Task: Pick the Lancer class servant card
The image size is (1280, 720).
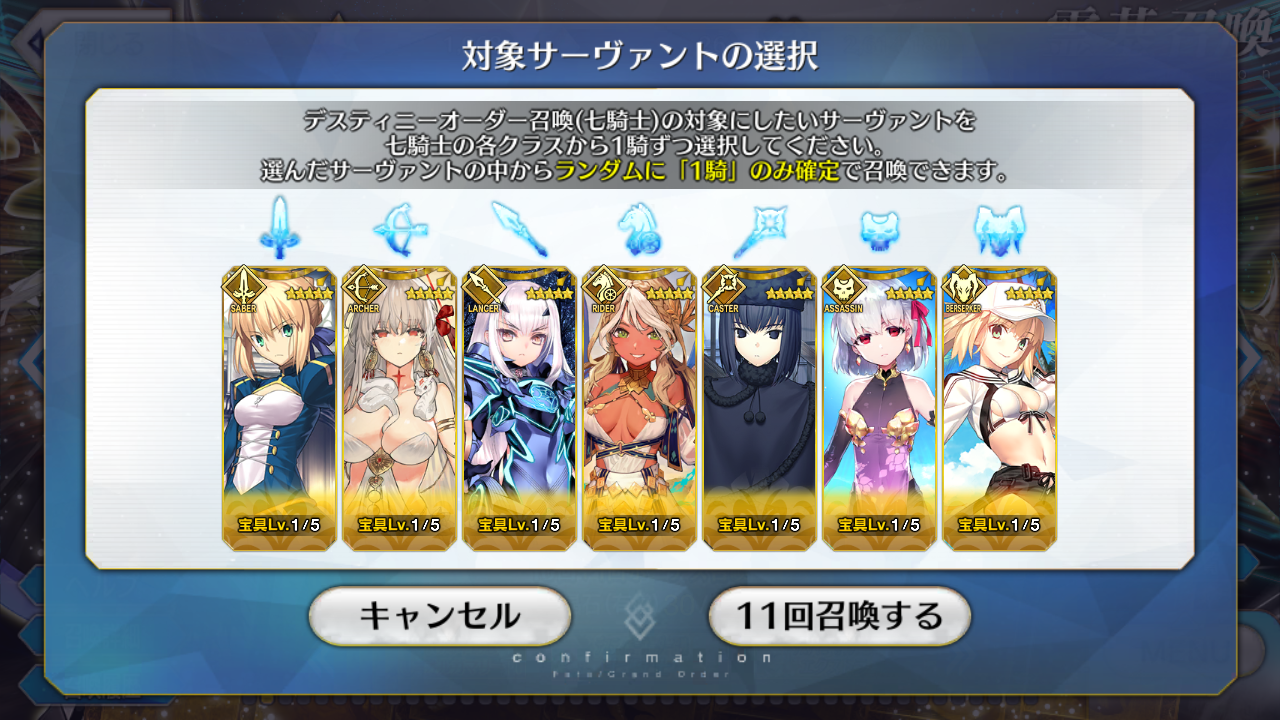Action: click(x=519, y=408)
